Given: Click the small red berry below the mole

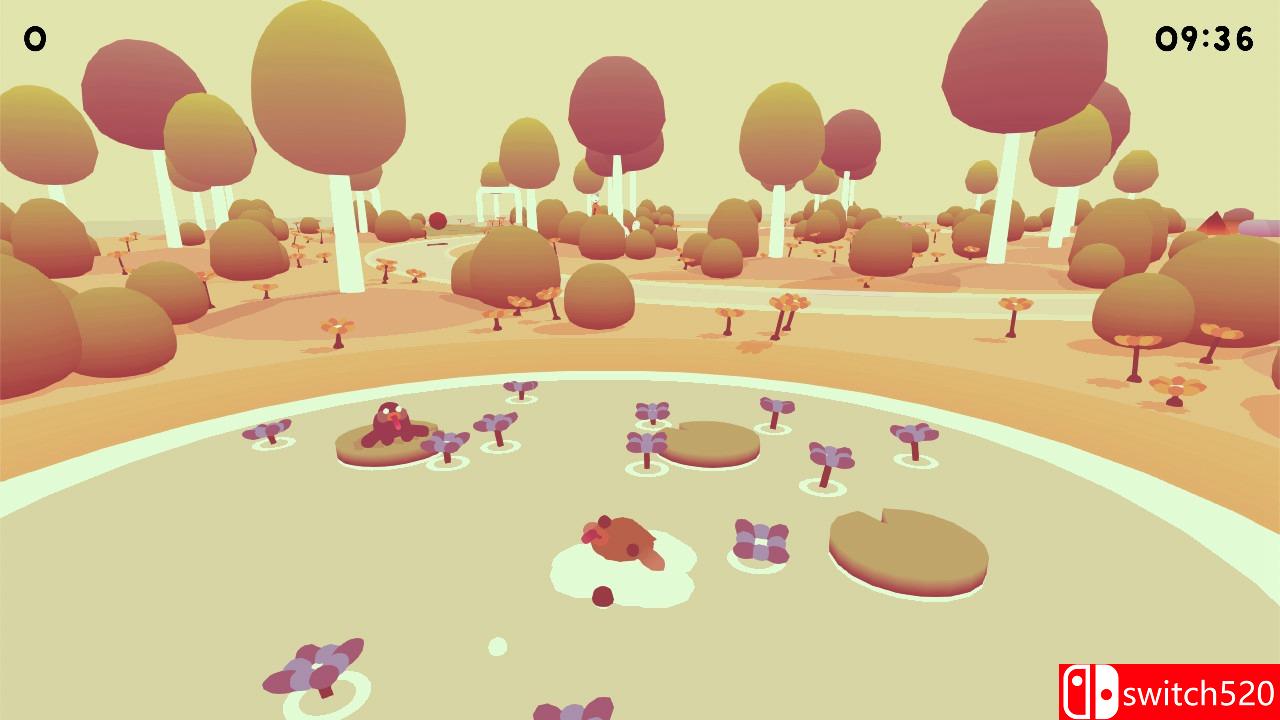Looking at the screenshot, I should 601,597.
